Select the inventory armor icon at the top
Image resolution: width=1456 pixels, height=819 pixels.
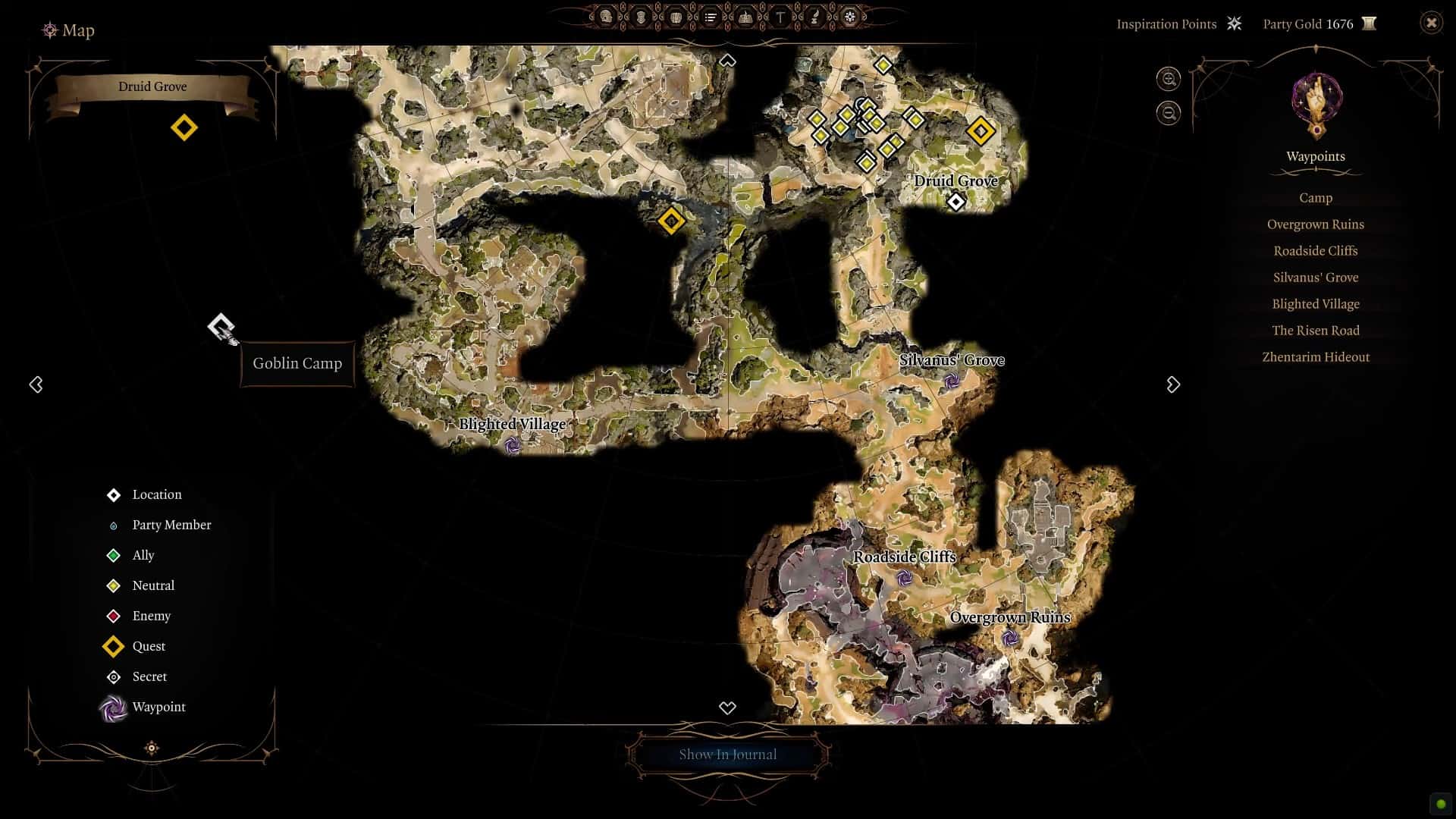click(x=641, y=16)
